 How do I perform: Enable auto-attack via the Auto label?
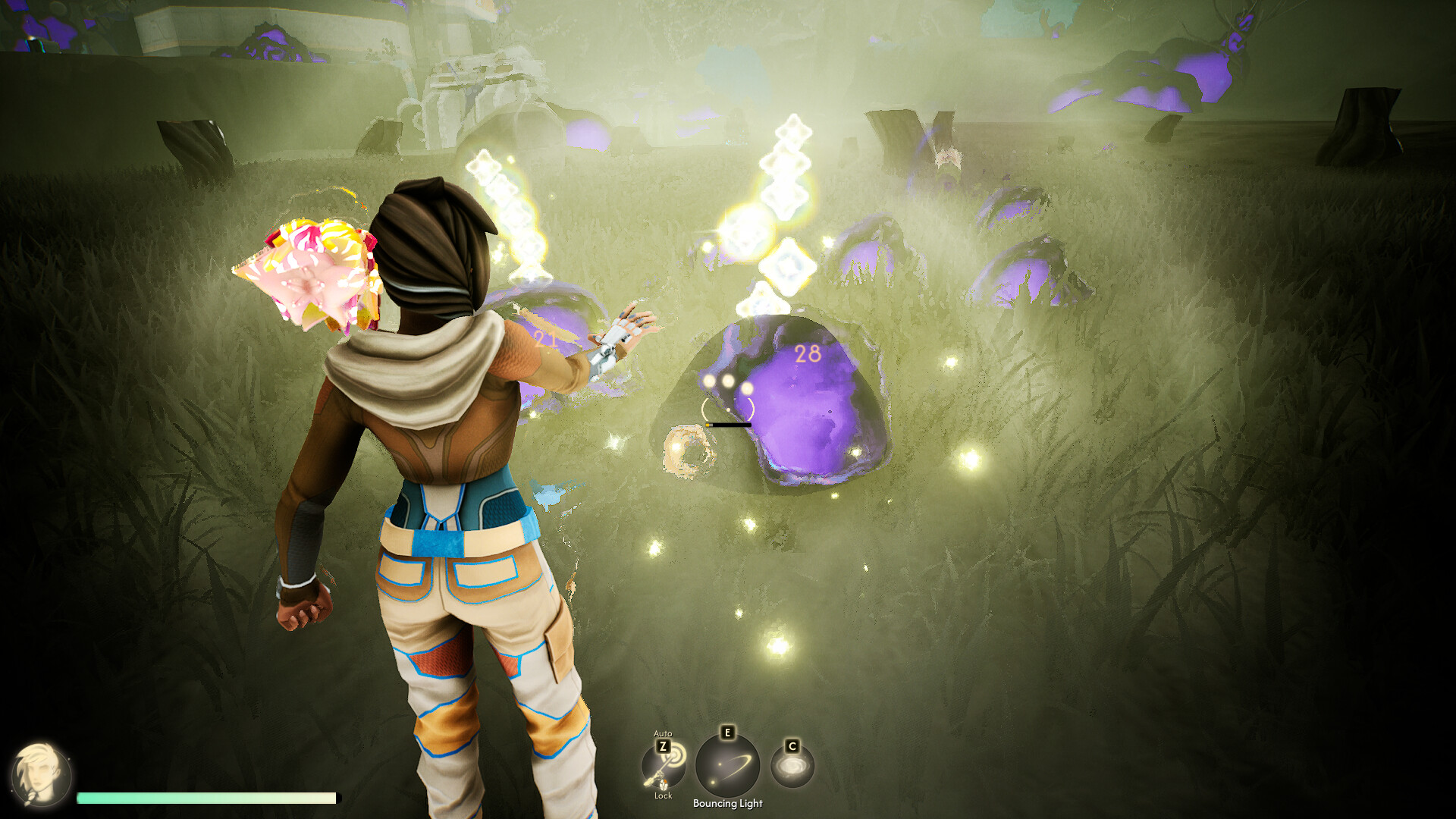[663, 733]
